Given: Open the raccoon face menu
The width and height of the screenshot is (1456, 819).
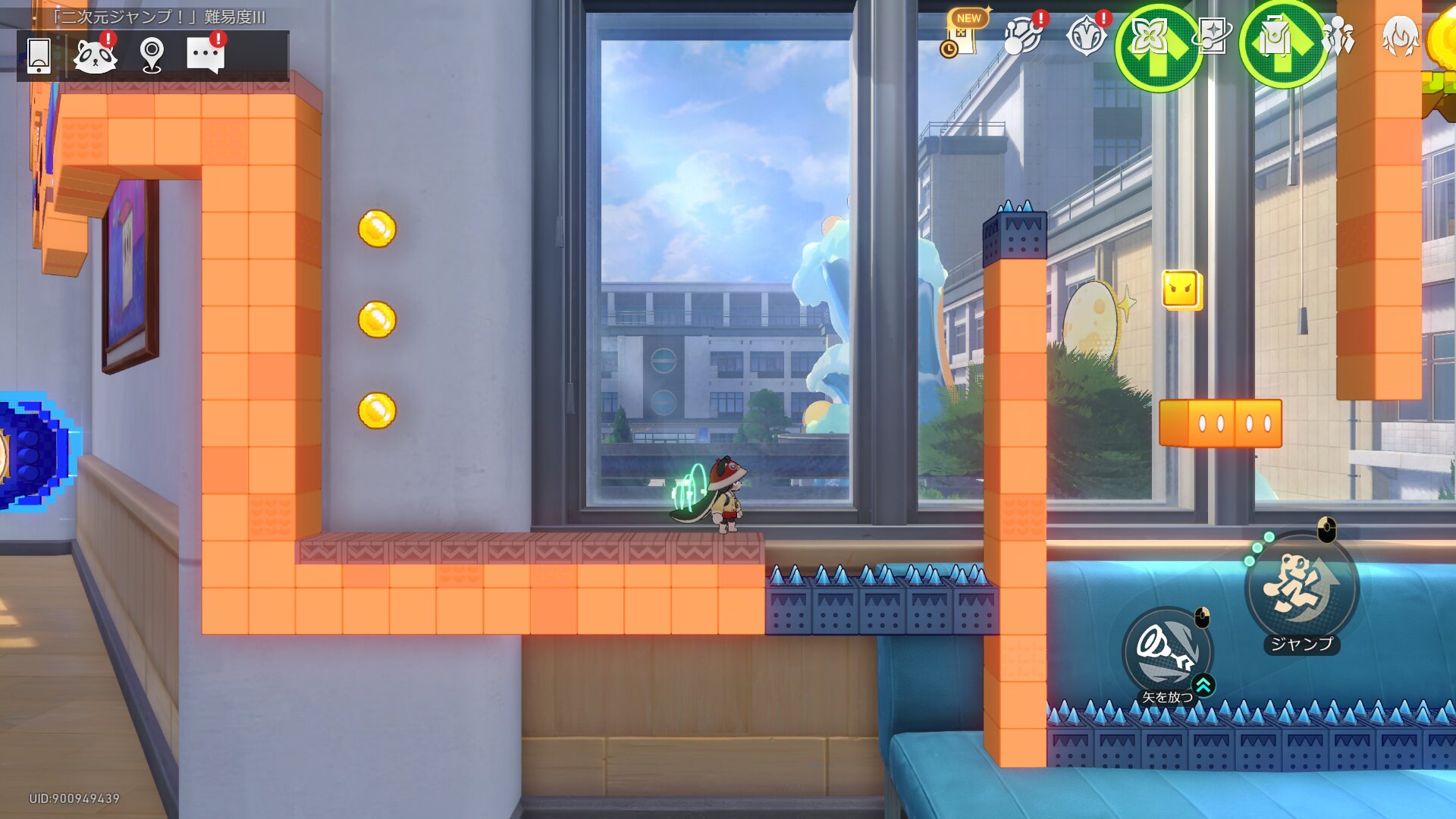Looking at the screenshot, I should coord(96,55).
